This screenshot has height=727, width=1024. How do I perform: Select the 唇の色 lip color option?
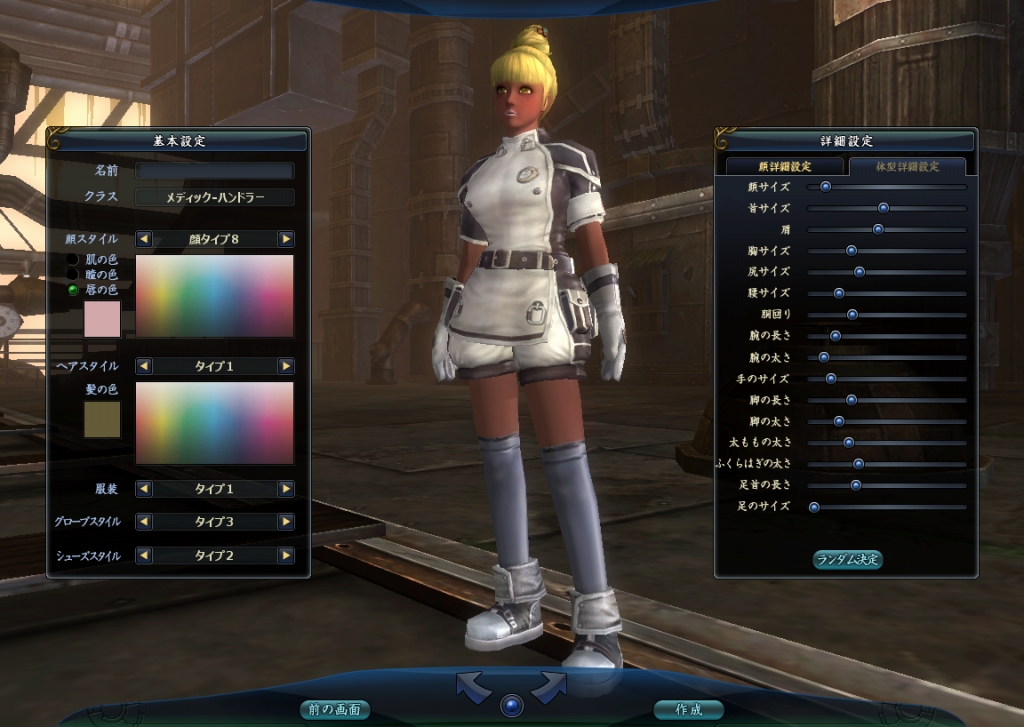[x=73, y=290]
